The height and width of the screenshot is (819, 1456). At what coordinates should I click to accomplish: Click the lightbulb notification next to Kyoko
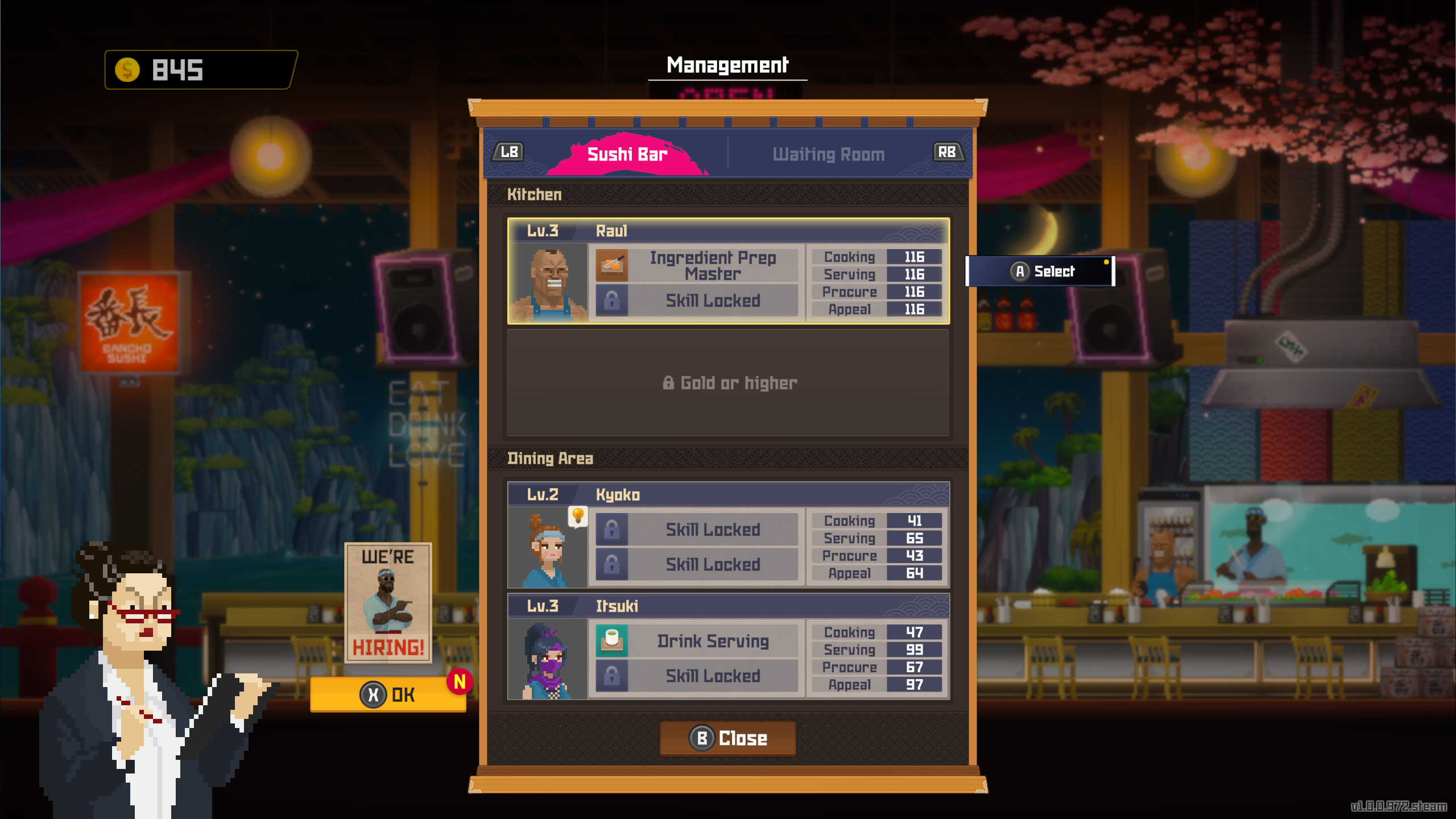click(x=578, y=515)
